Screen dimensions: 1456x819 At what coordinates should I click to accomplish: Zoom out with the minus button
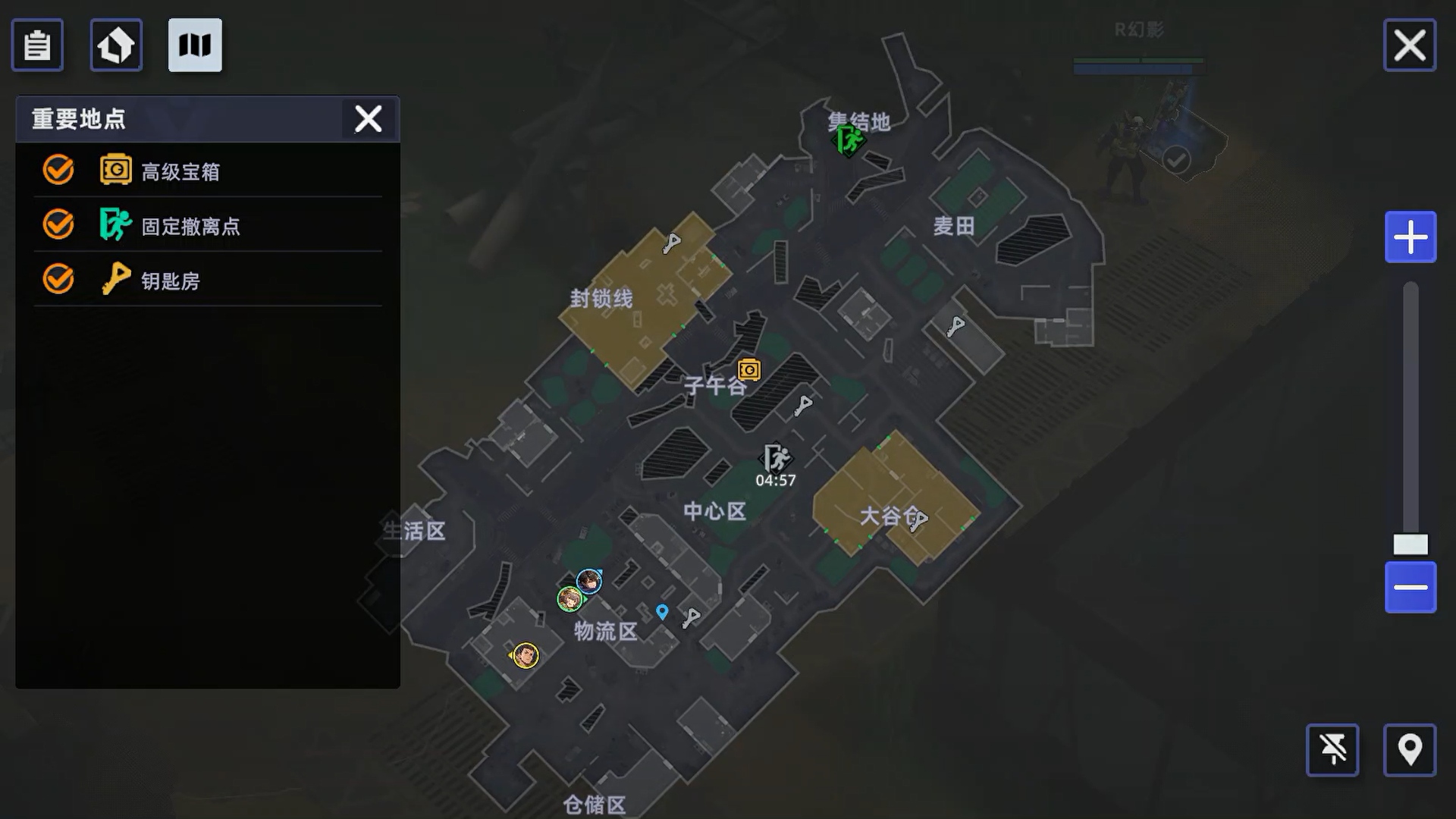[1410, 588]
